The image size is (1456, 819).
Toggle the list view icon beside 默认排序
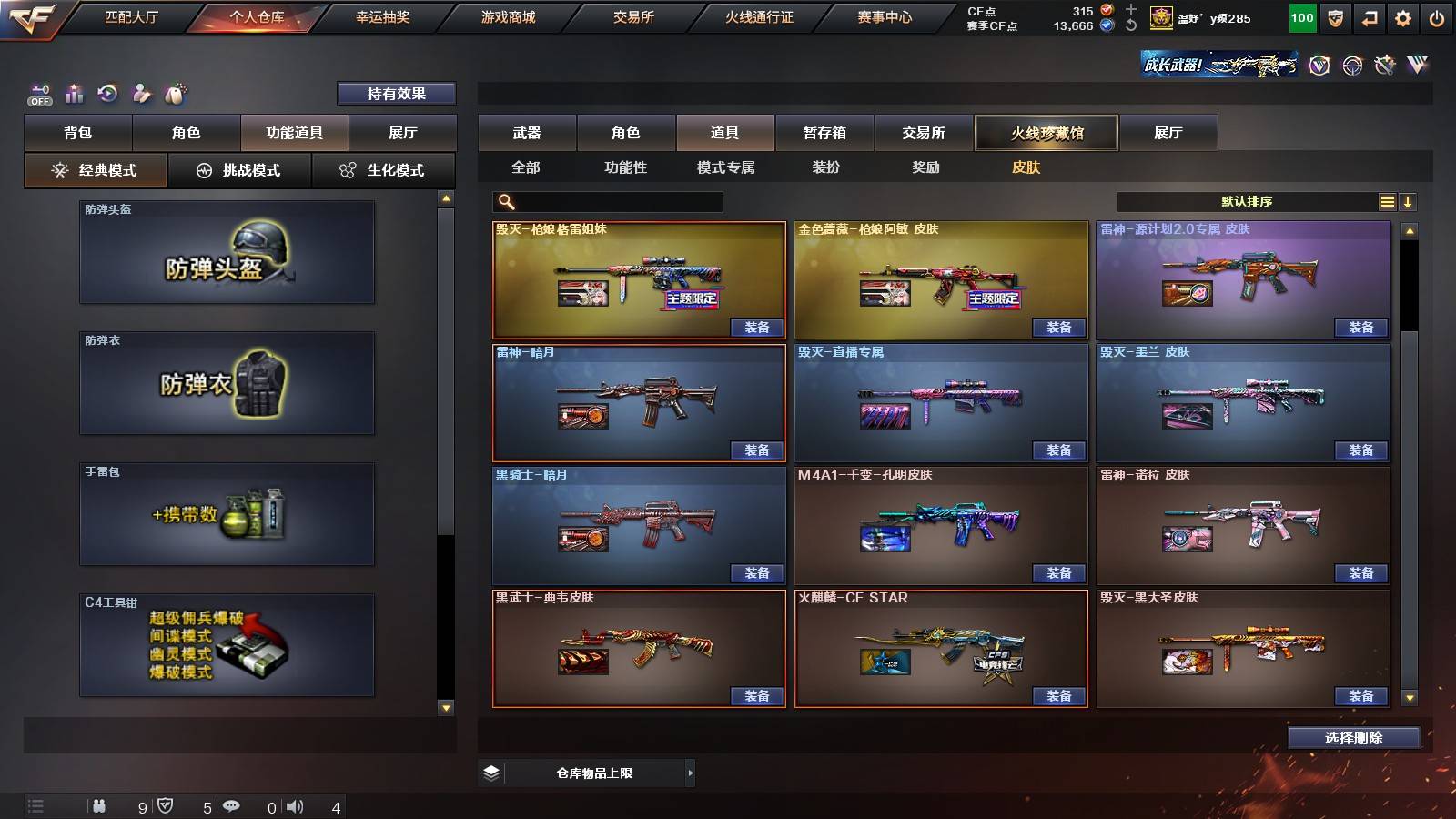[1387, 201]
